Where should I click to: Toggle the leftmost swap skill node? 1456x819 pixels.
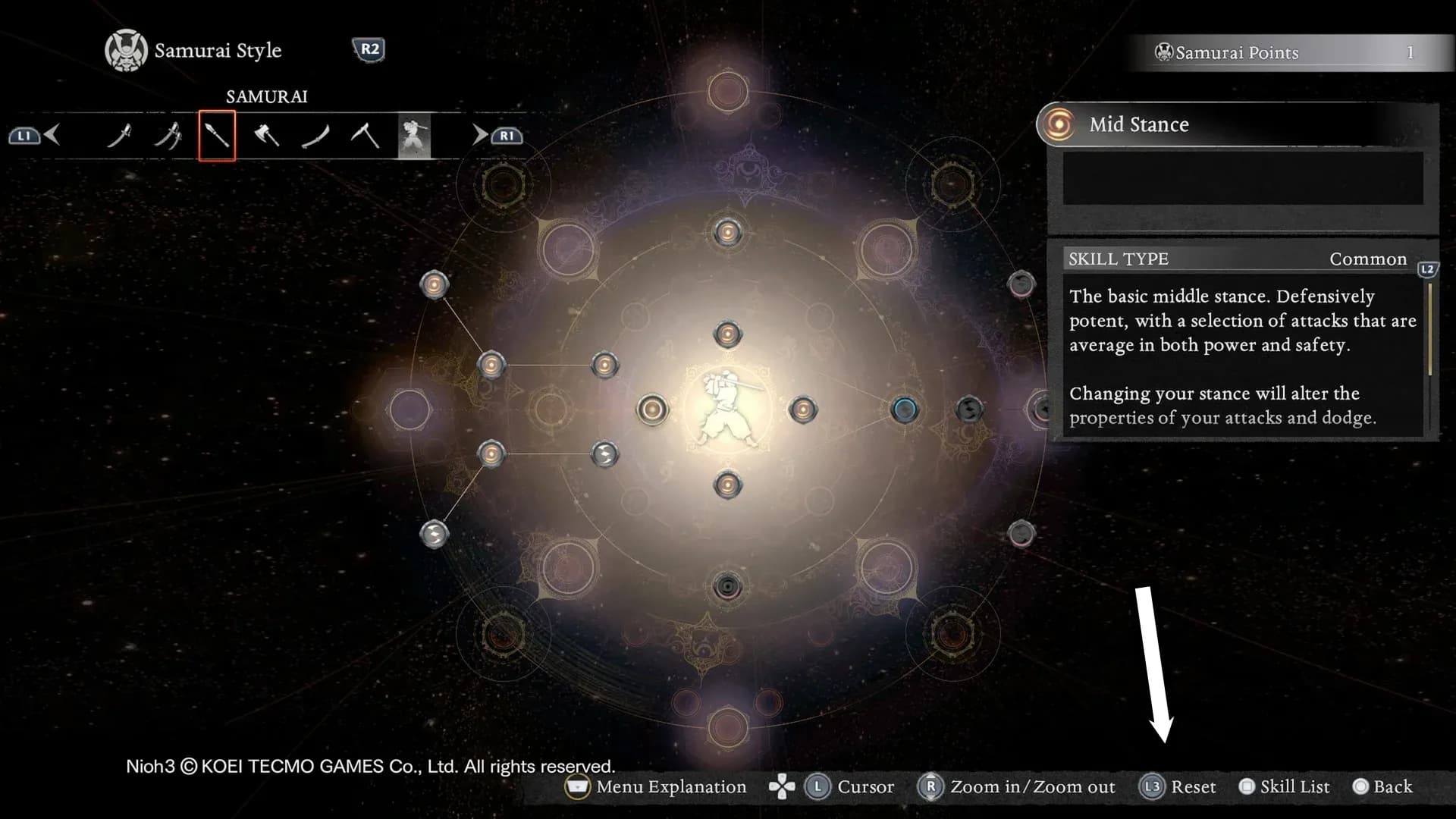435,532
